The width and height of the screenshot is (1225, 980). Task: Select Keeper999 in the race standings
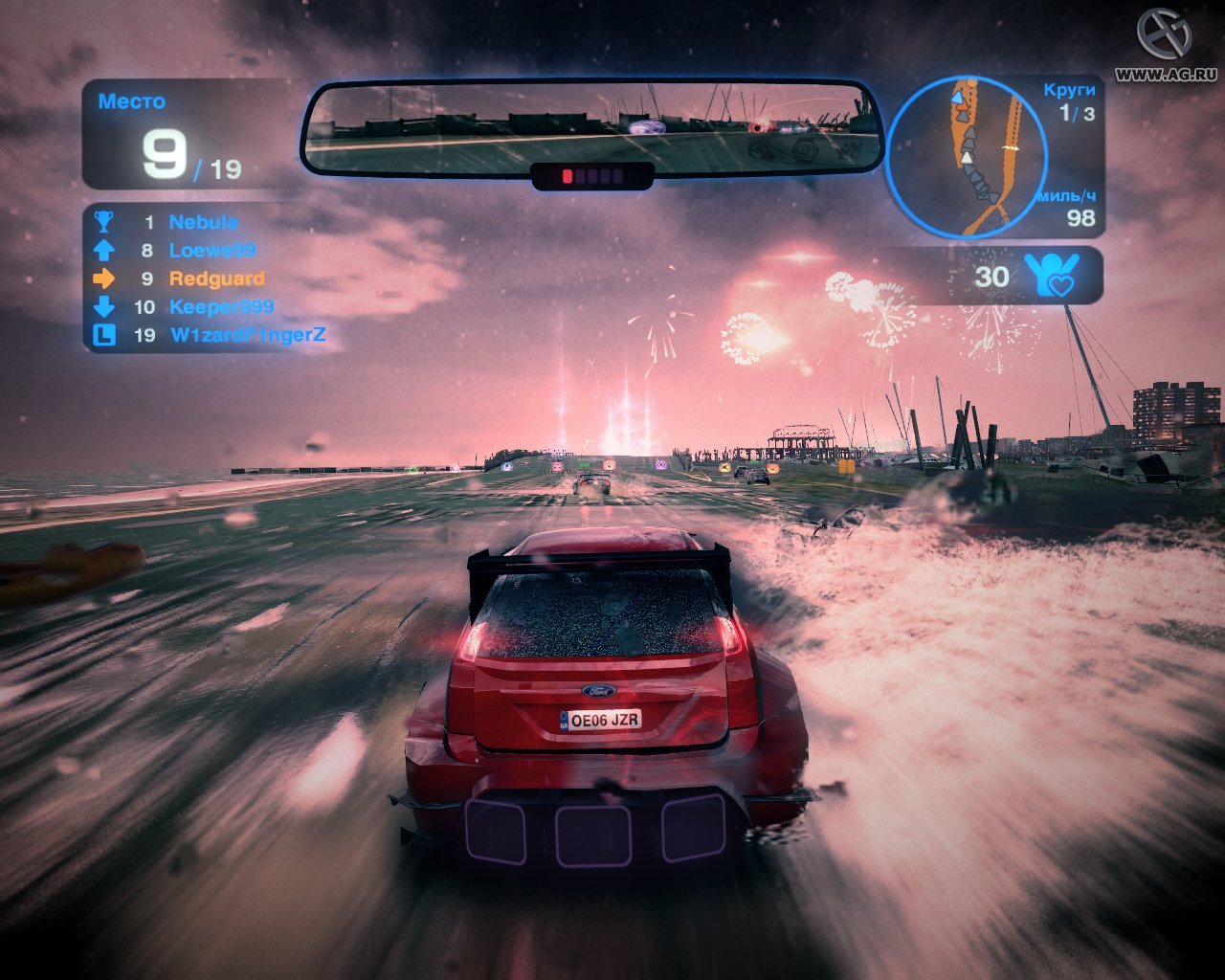point(221,307)
